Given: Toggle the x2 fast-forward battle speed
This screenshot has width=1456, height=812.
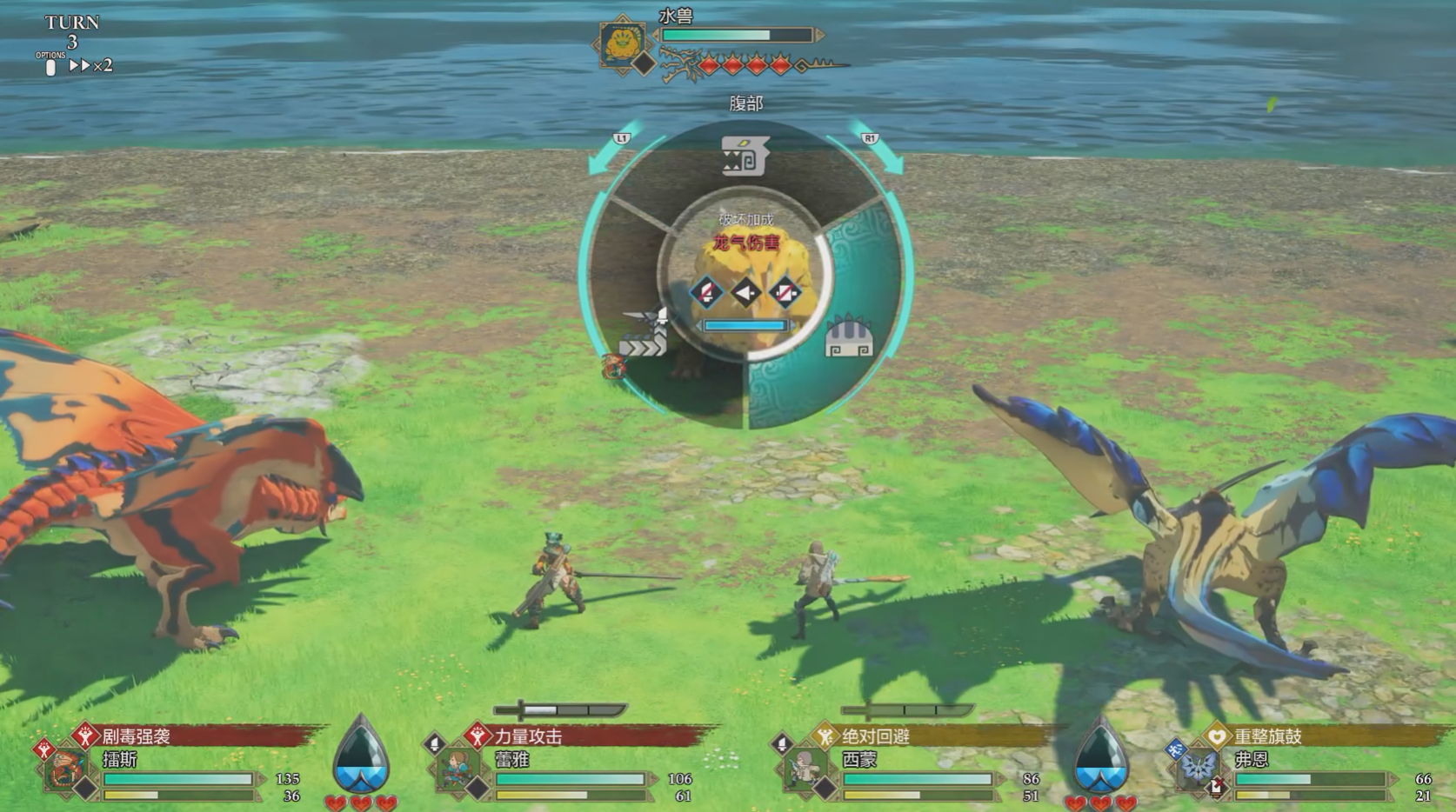Looking at the screenshot, I should [90, 65].
